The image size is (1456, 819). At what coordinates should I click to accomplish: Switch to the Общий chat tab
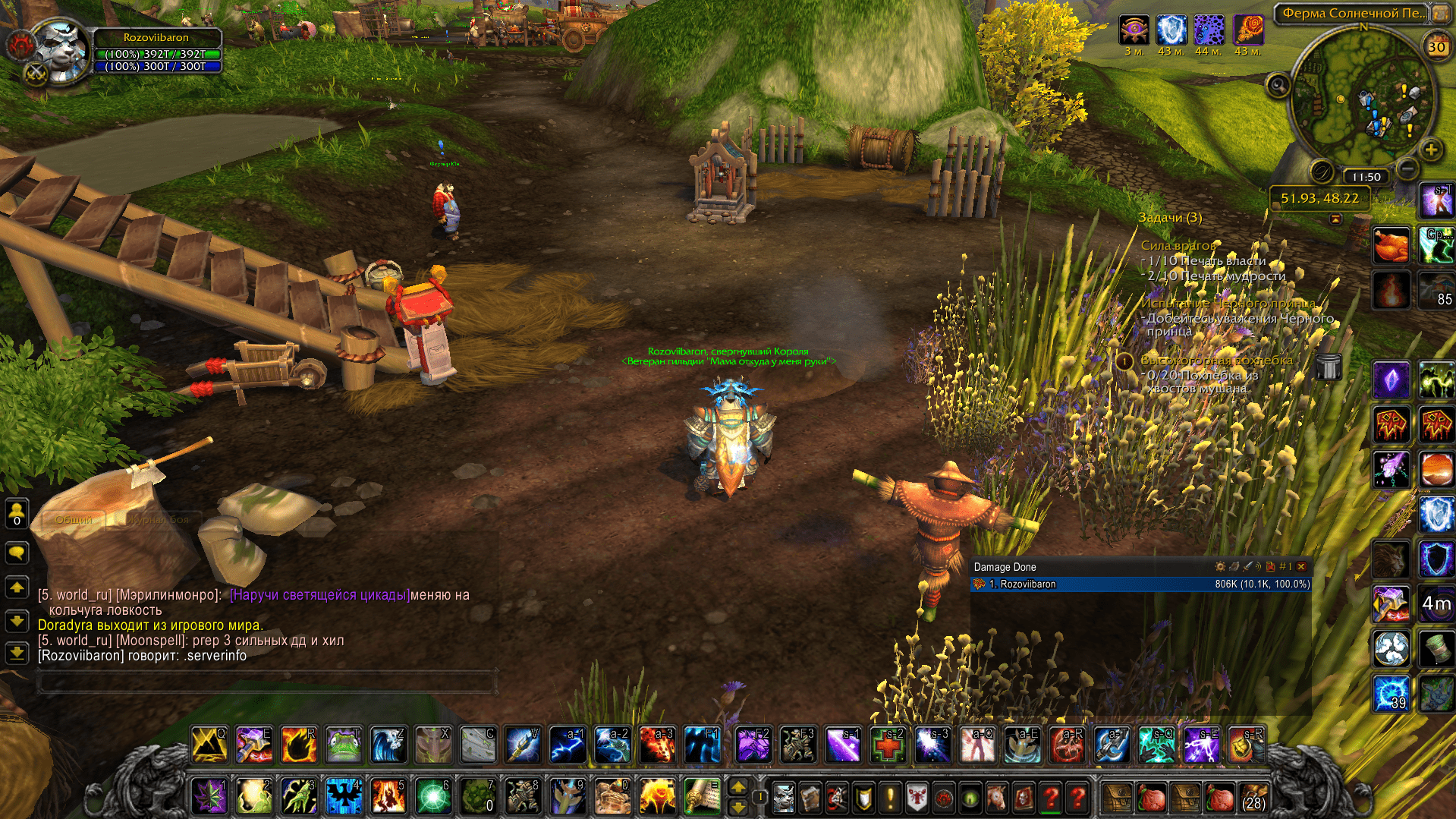tap(74, 520)
